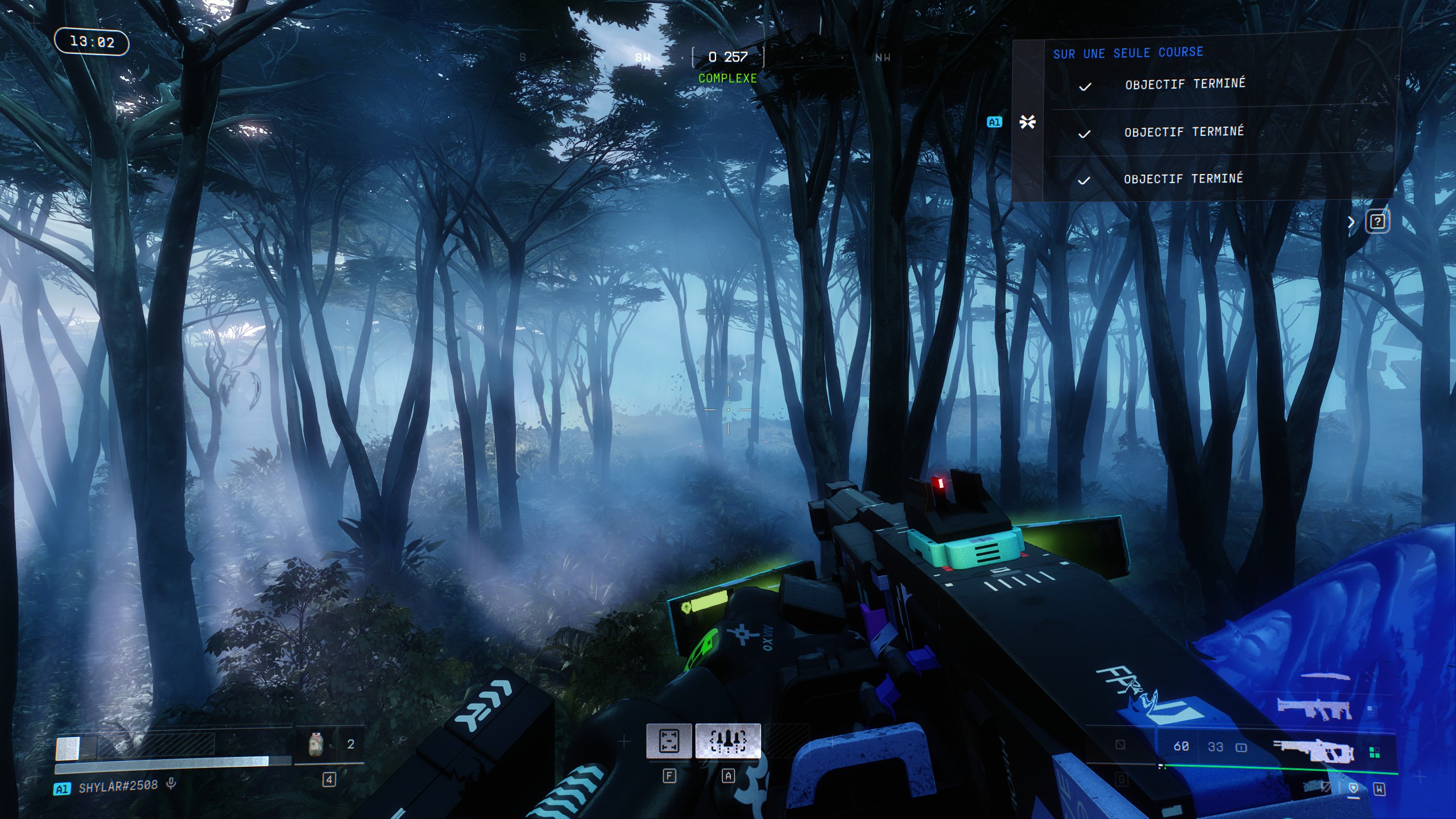Image resolution: width=1456 pixels, height=819 pixels.
Task: Select the faction emblem on the objective panel
Action: click(x=1027, y=122)
